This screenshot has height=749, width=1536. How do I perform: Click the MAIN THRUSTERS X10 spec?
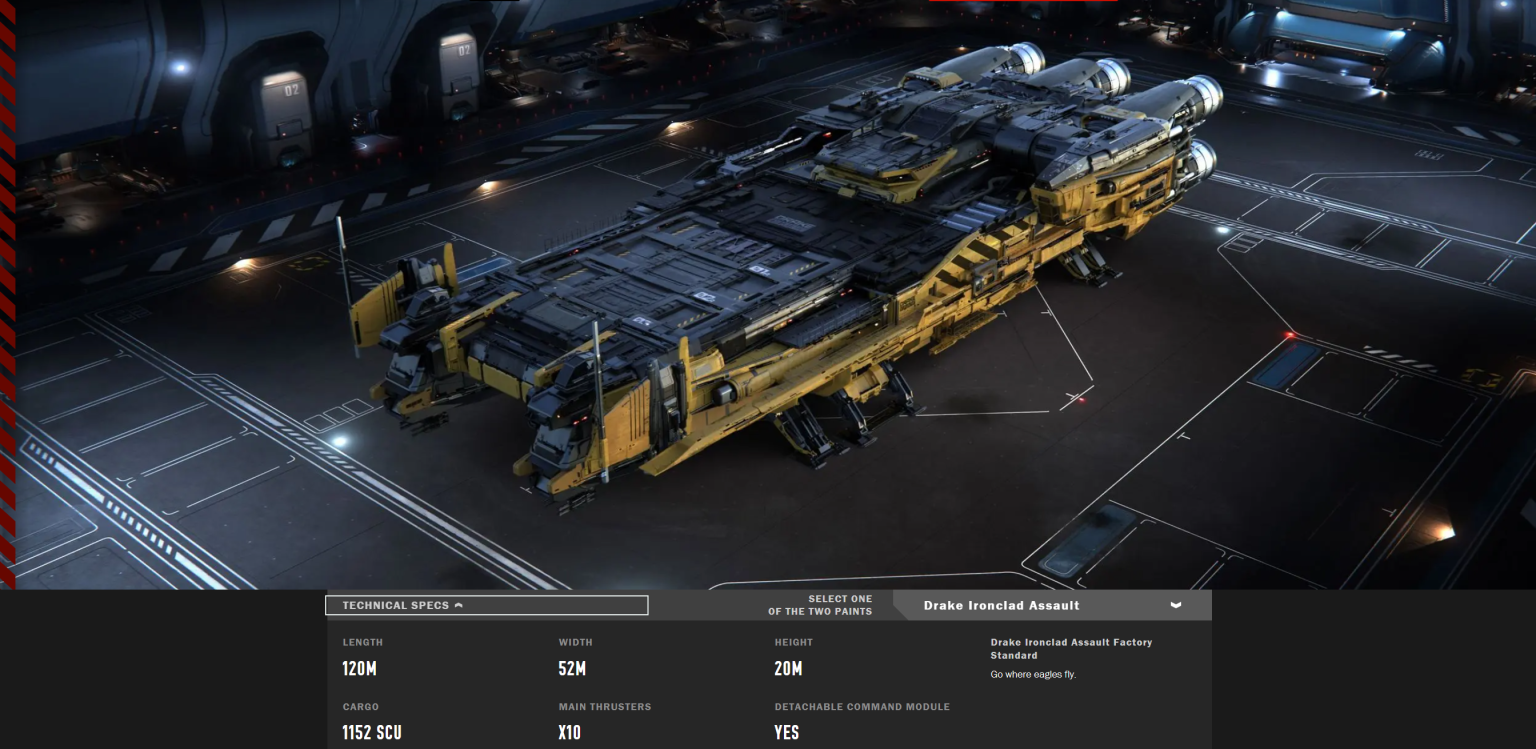click(572, 733)
